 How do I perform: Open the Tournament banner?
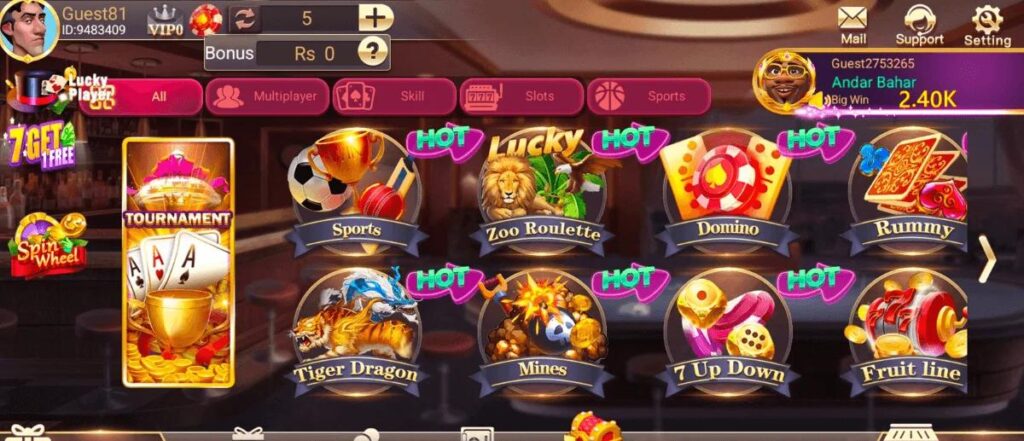tap(178, 262)
